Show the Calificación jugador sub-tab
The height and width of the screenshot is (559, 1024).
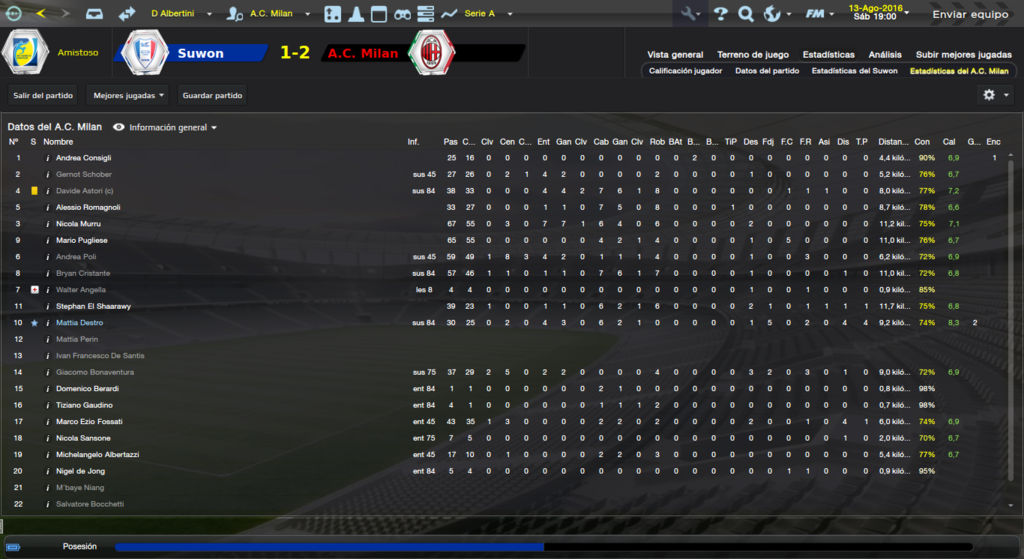(x=685, y=71)
